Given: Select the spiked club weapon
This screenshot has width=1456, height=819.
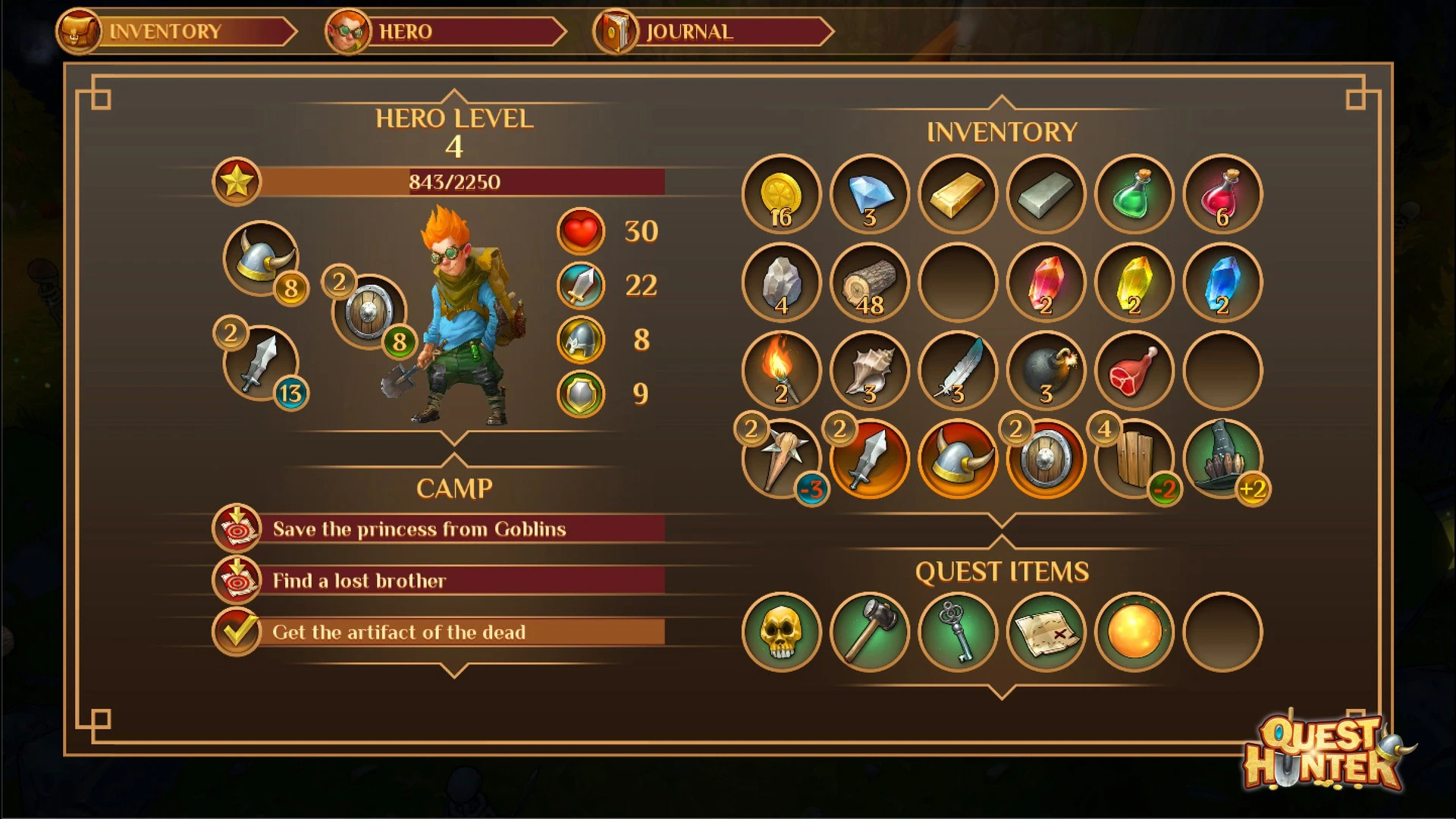Looking at the screenshot, I should click(781, 459).
